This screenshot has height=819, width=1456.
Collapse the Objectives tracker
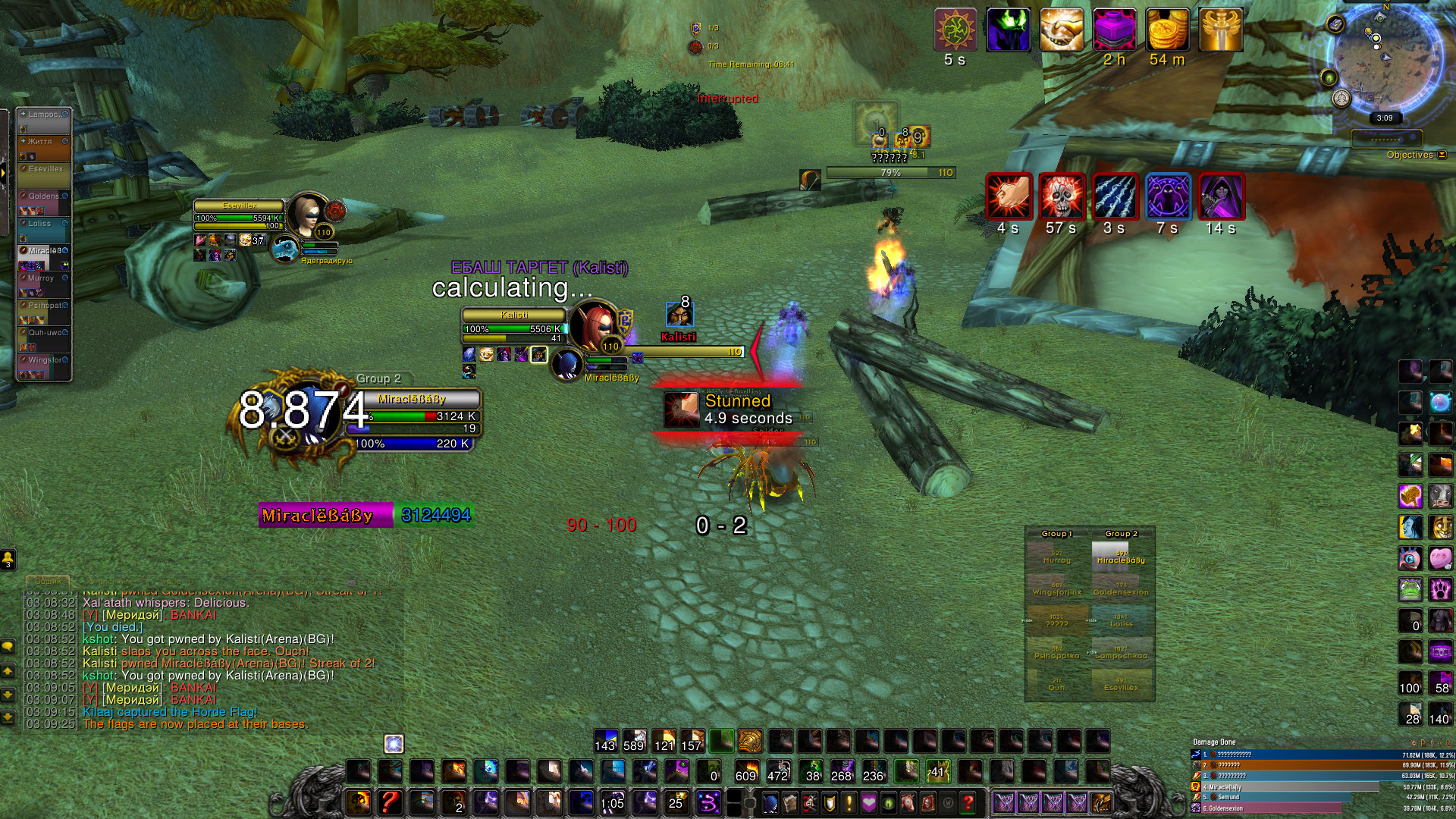[x=1442, y=155]
